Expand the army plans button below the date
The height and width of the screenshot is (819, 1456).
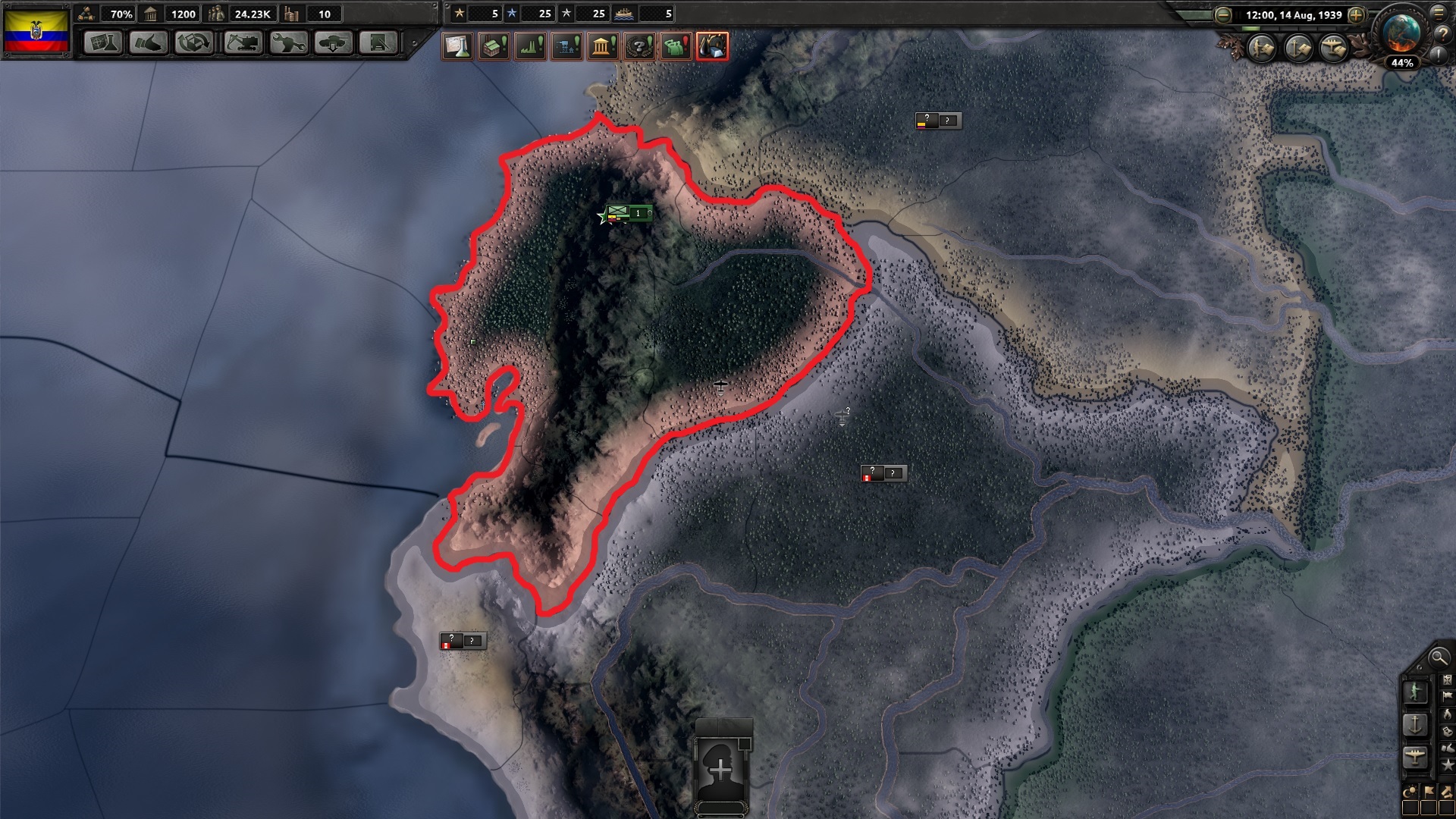1260,49
